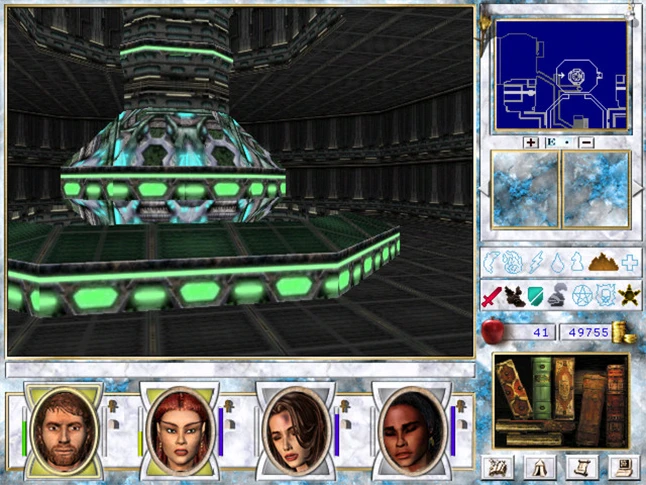
Task: Zoom out the minimap with minus button
Action: click(587, 143)
